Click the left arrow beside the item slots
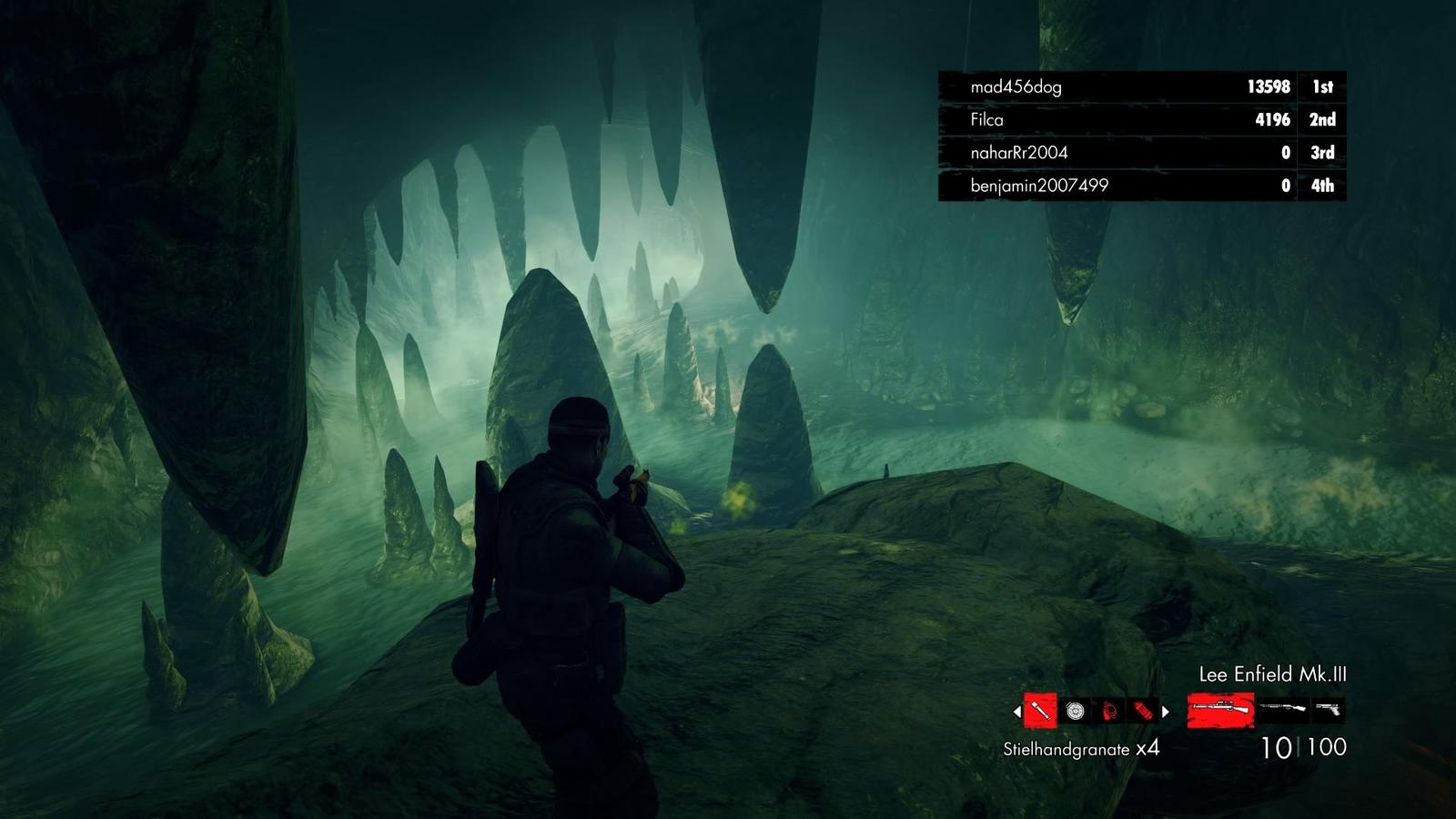The image size is (1456, 819). 1016,712
